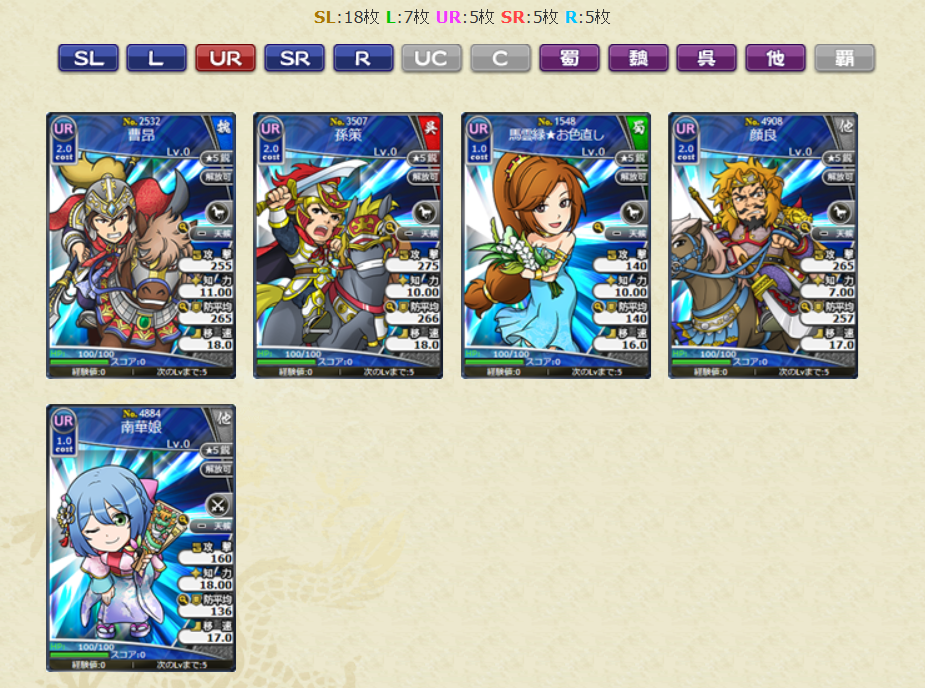
Task: Open the 馬雲緑★お色直し card
Action: 556,245
